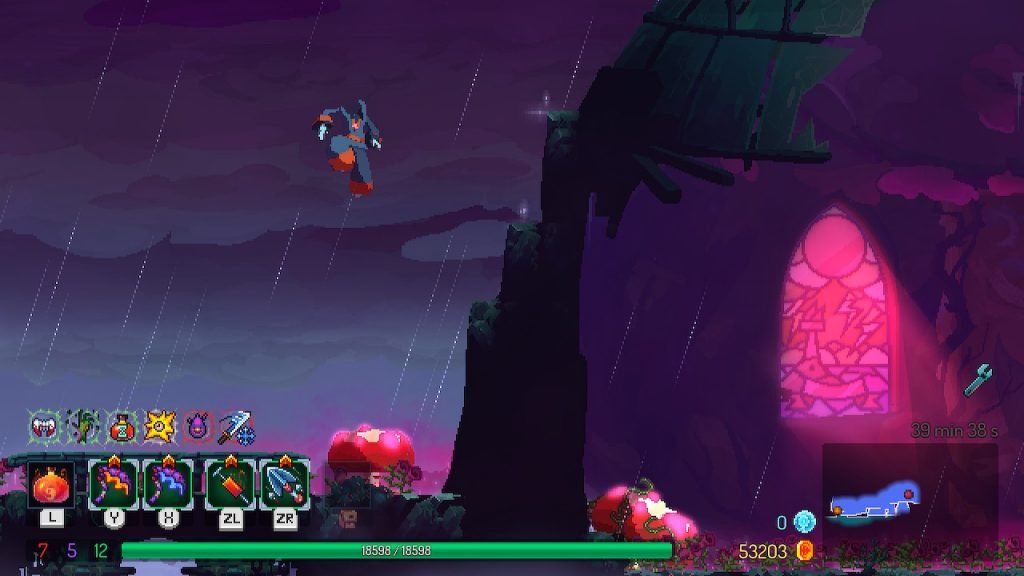Inspect the yellow spiked burst mutation icon
The width and height of the screenshot is (1024, 576).
(160, 427)
